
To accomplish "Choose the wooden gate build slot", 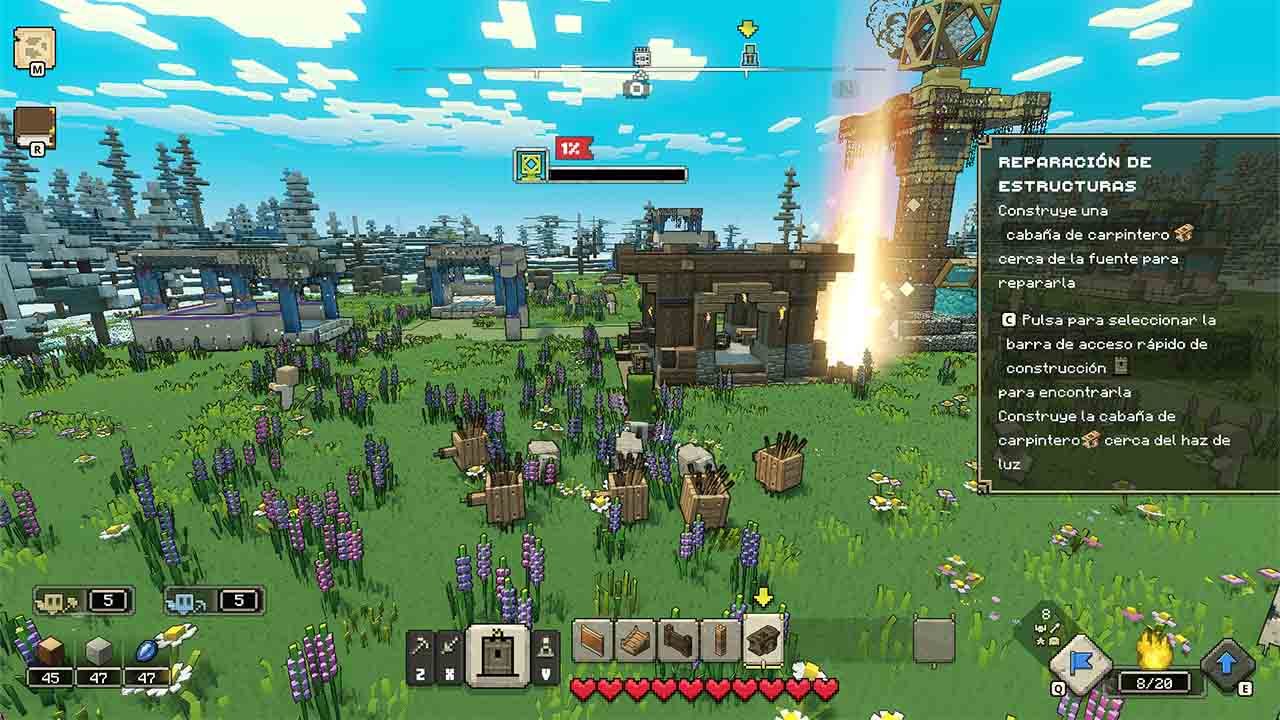I will (x=678, y=641).
